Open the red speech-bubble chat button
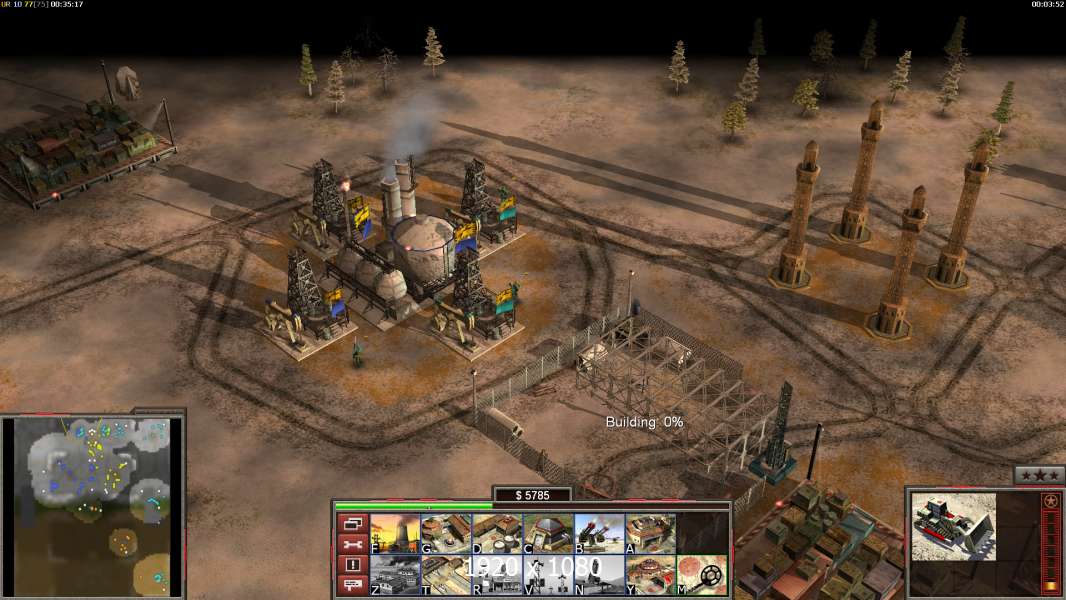 point(352,586)
